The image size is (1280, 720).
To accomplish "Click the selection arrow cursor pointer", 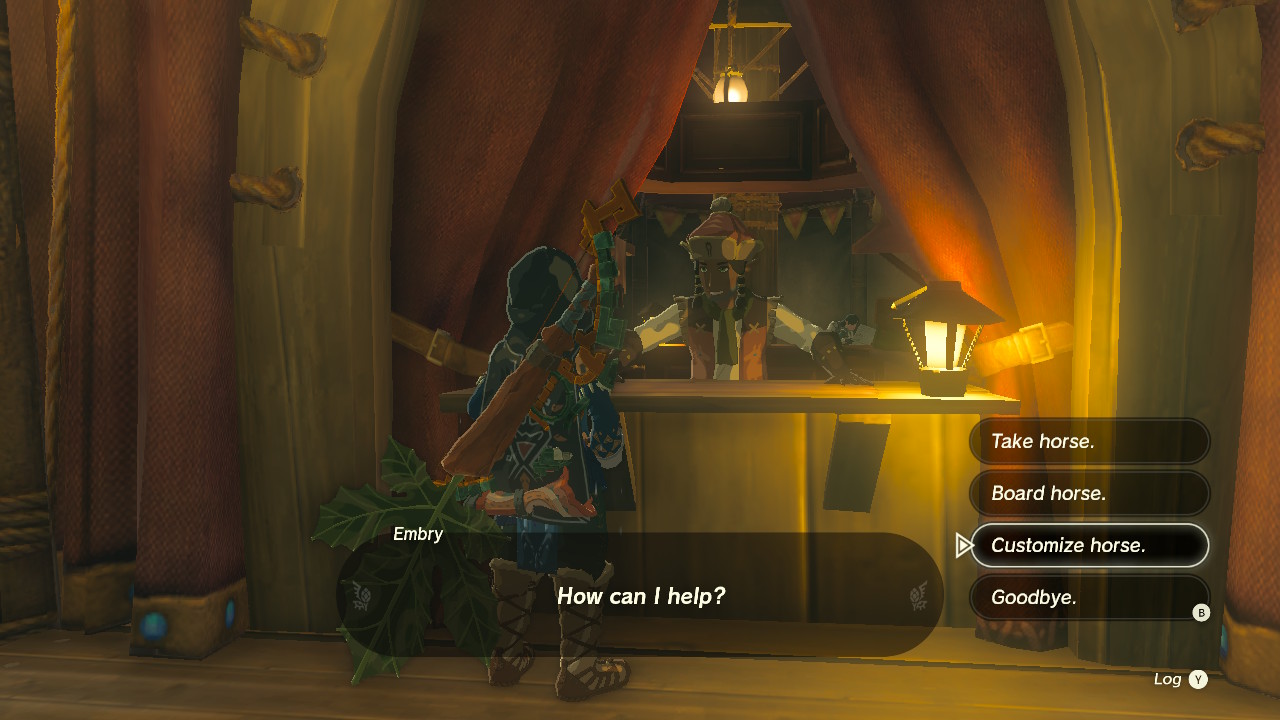I will 963,545.
